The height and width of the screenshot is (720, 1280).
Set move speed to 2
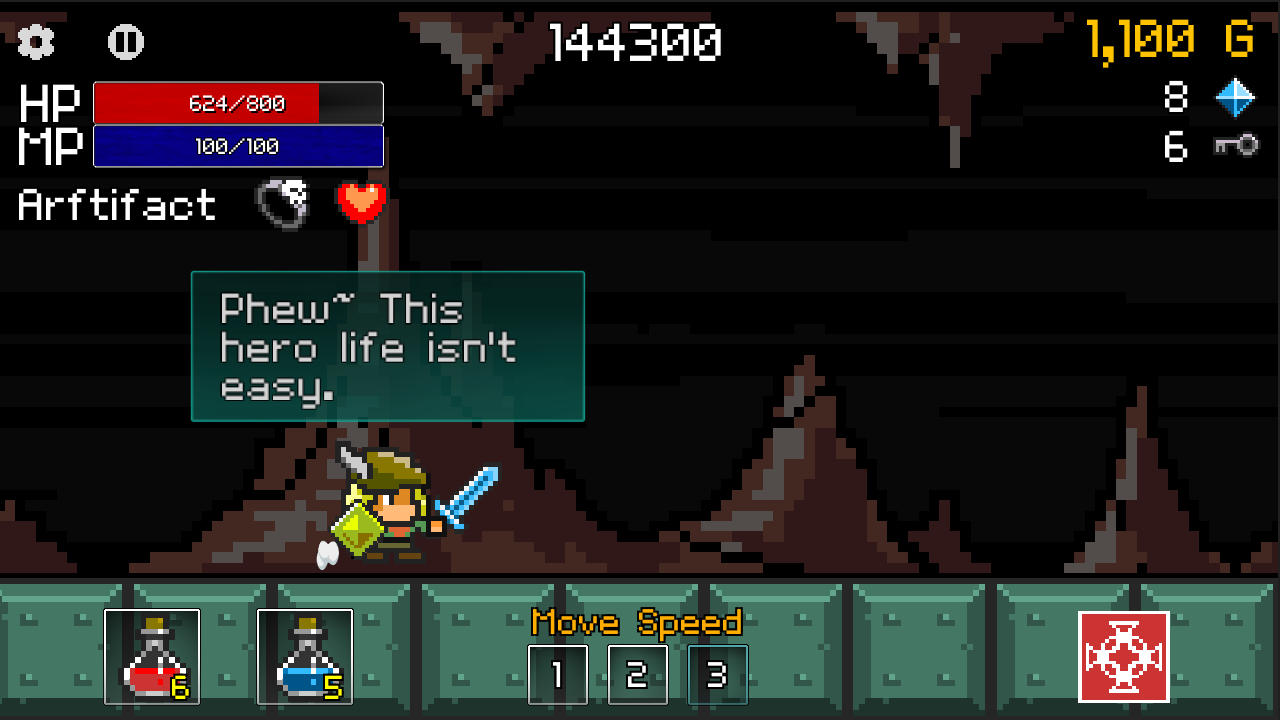[x=637, y=675]
